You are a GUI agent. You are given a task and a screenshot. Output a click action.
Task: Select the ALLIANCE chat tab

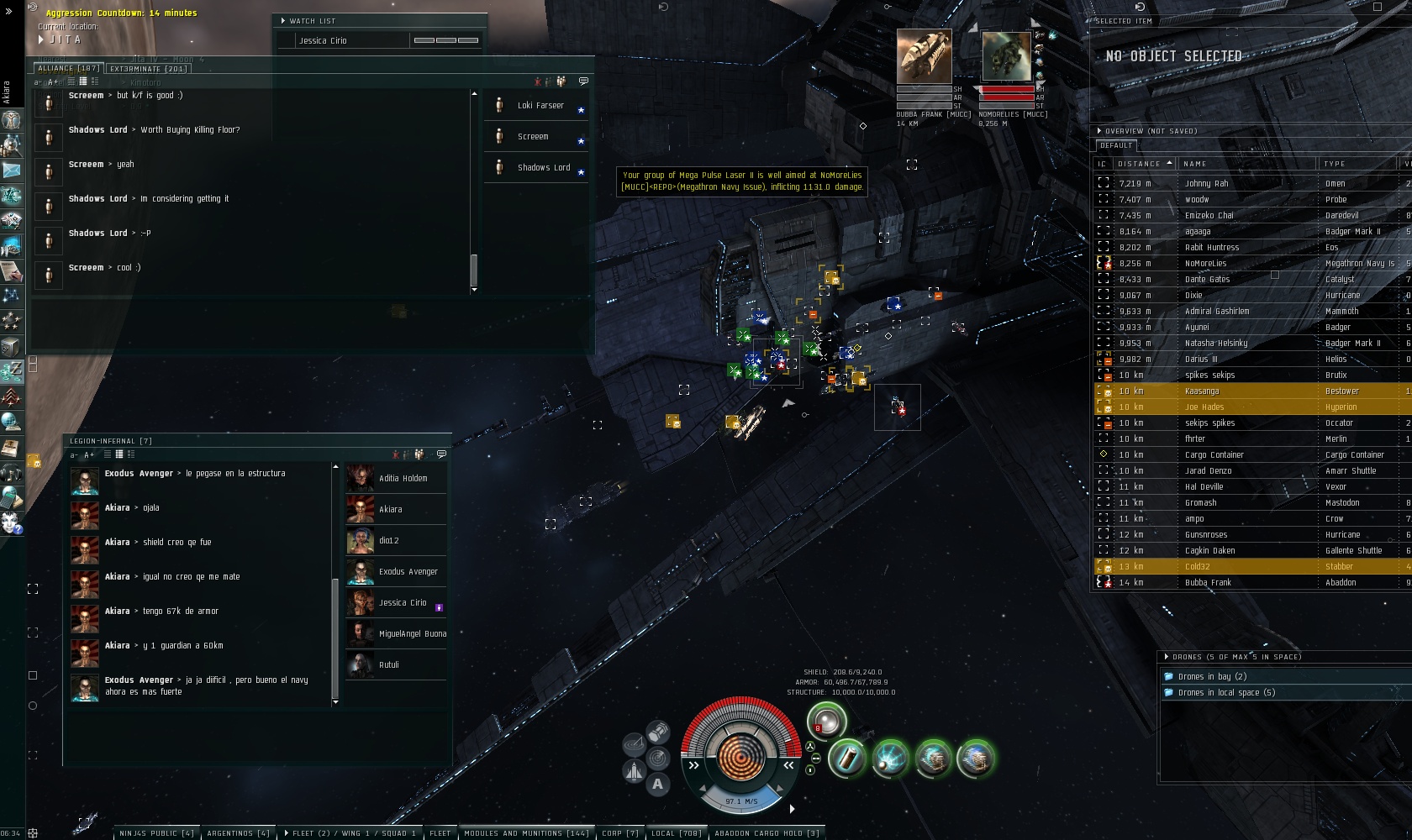click(x=68, y=69)
